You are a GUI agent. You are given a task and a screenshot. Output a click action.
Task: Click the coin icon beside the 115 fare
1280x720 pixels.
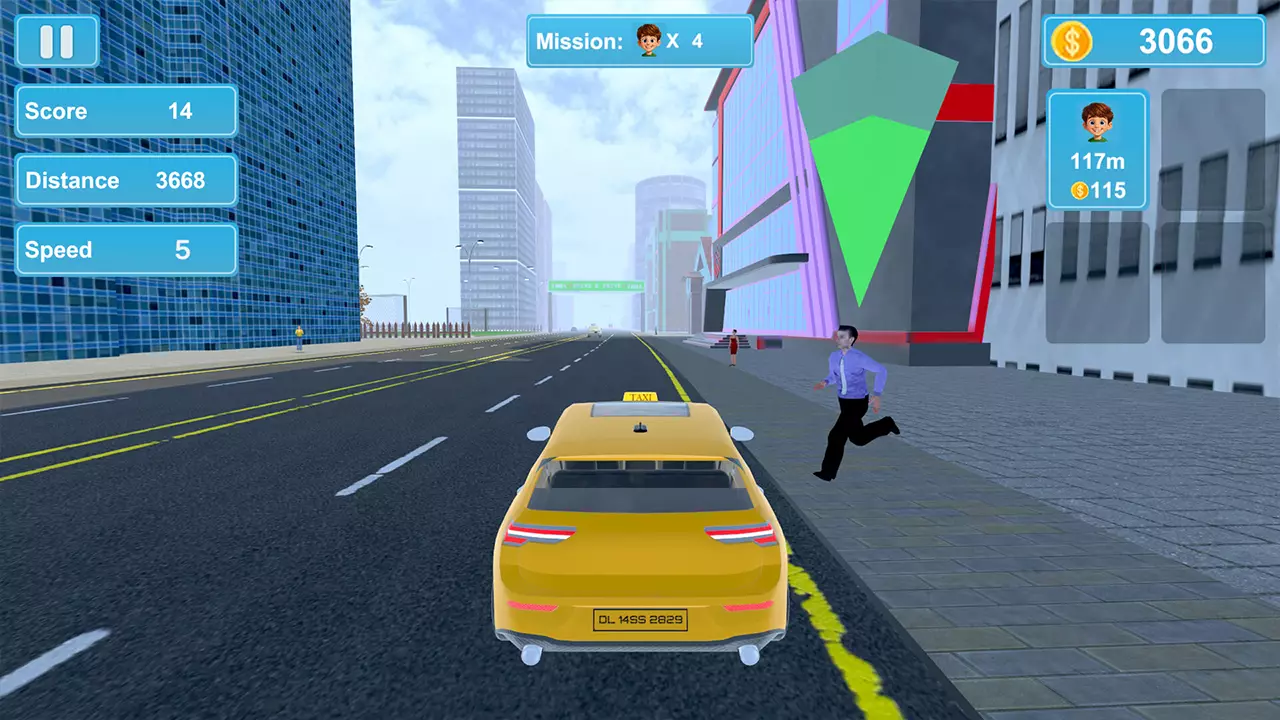[x=1079, y=190]
